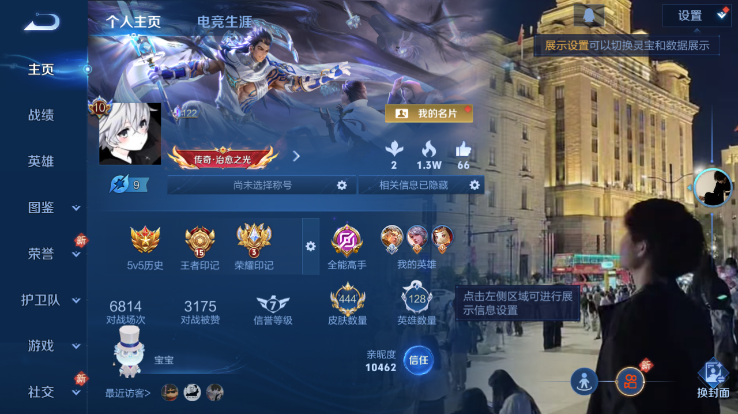Select 英雄 in the side menu
This screenshot has height=414, width=738.
point(41,161)
